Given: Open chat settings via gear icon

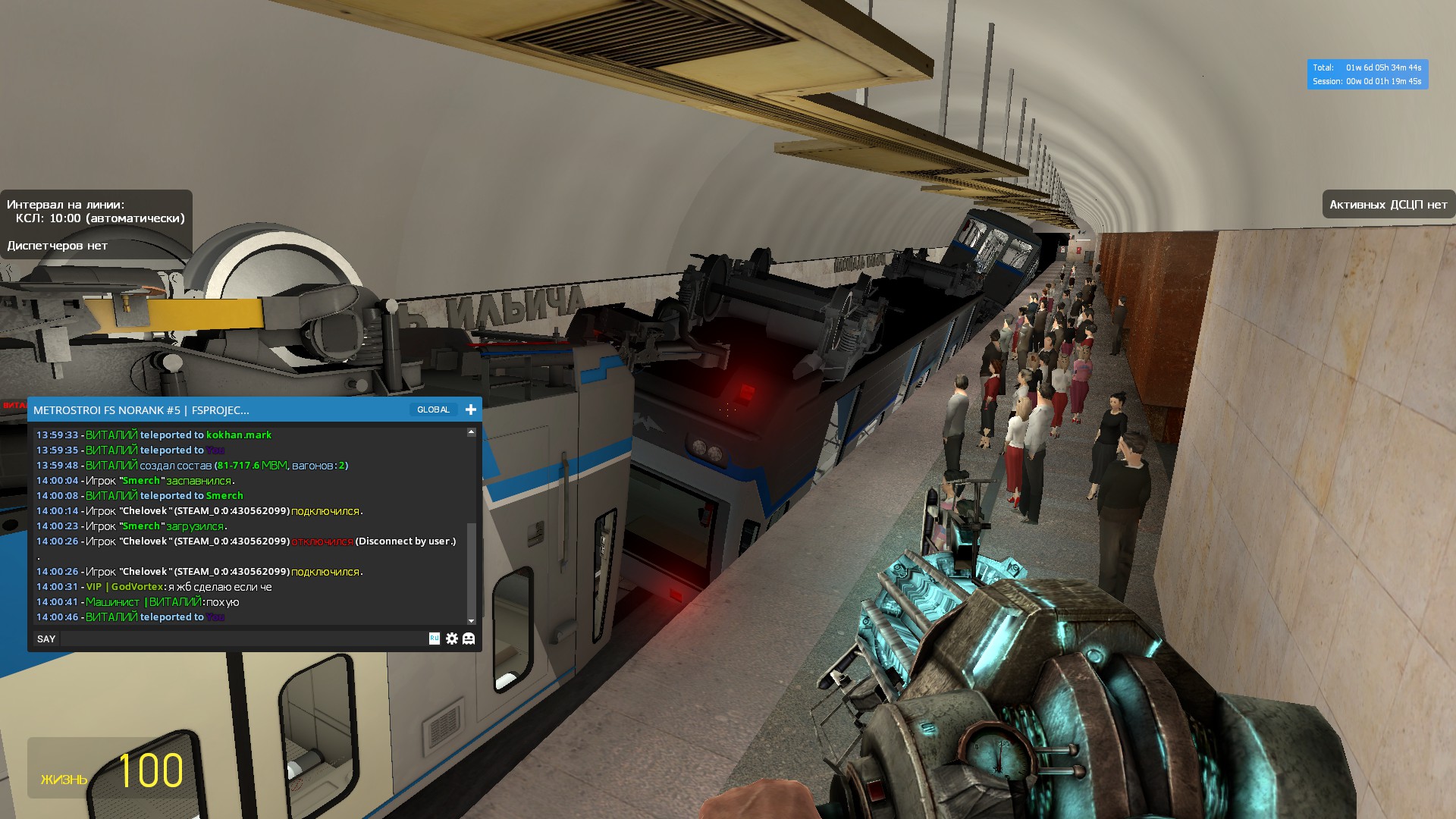Looking at the screenshot, I should click(452, 639).
